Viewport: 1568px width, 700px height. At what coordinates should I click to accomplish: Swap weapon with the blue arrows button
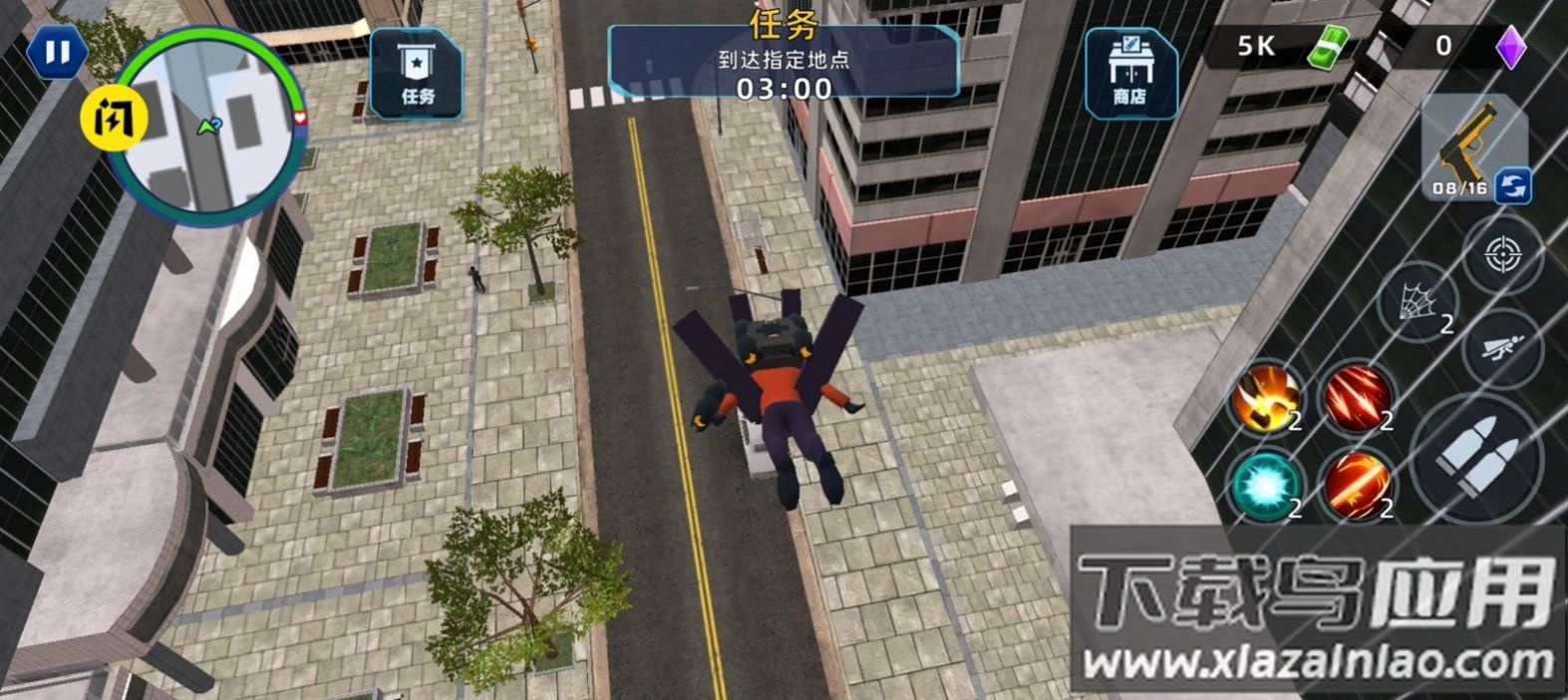pos(1513,184)
